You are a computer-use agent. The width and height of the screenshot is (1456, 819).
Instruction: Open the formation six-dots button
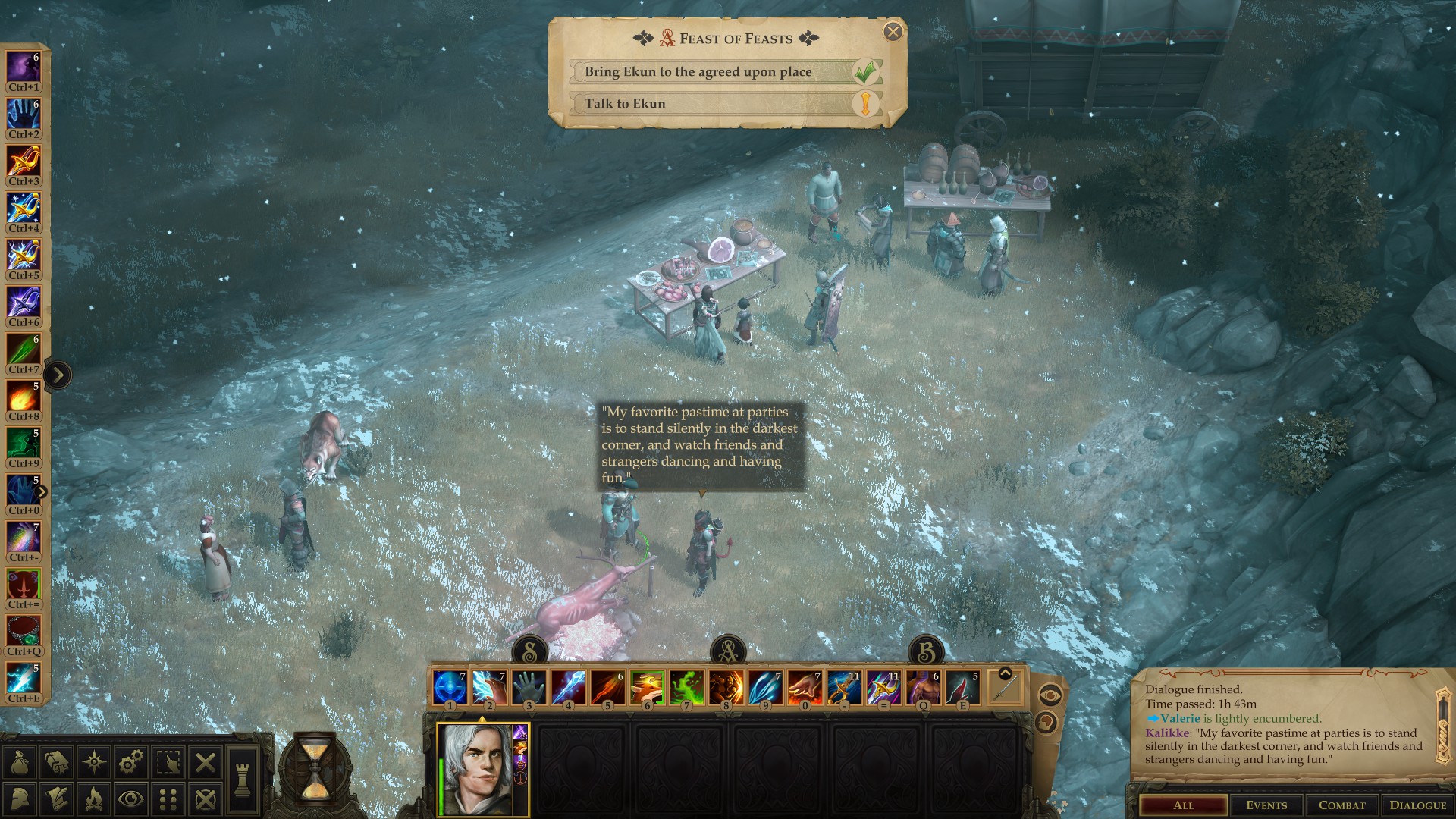[x=168, y=799]
